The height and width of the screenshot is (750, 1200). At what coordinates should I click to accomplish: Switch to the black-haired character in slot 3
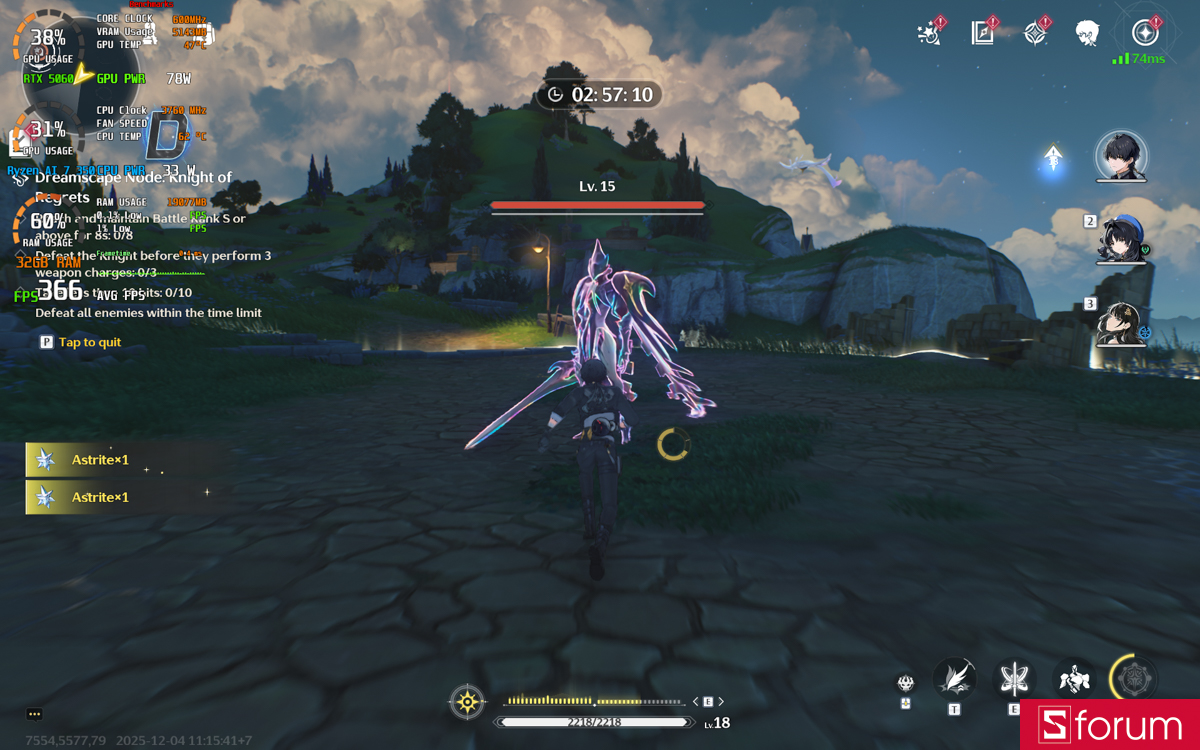pos(1121,322)
